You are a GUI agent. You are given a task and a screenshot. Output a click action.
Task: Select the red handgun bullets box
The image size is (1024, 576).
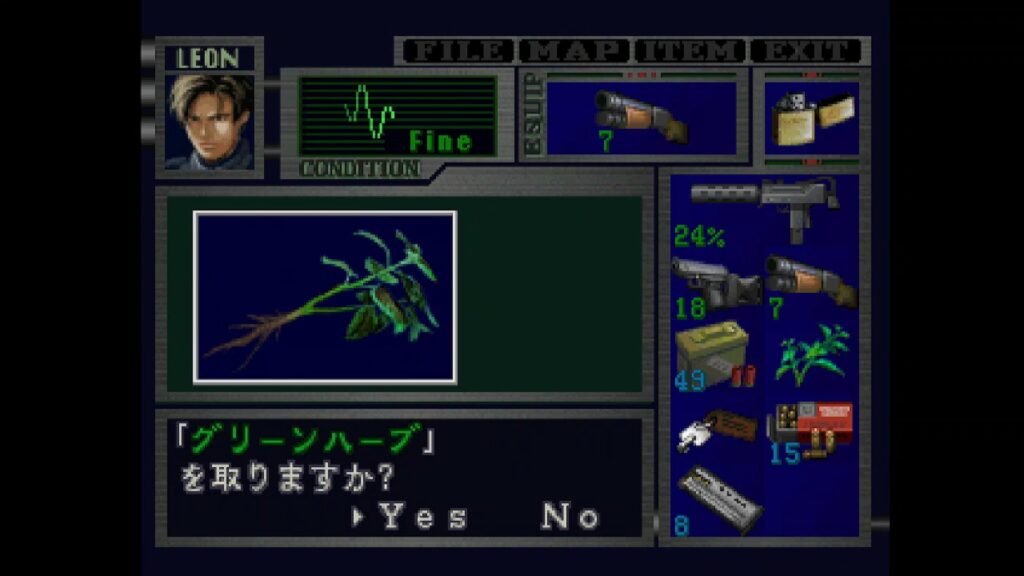point(811,429)
